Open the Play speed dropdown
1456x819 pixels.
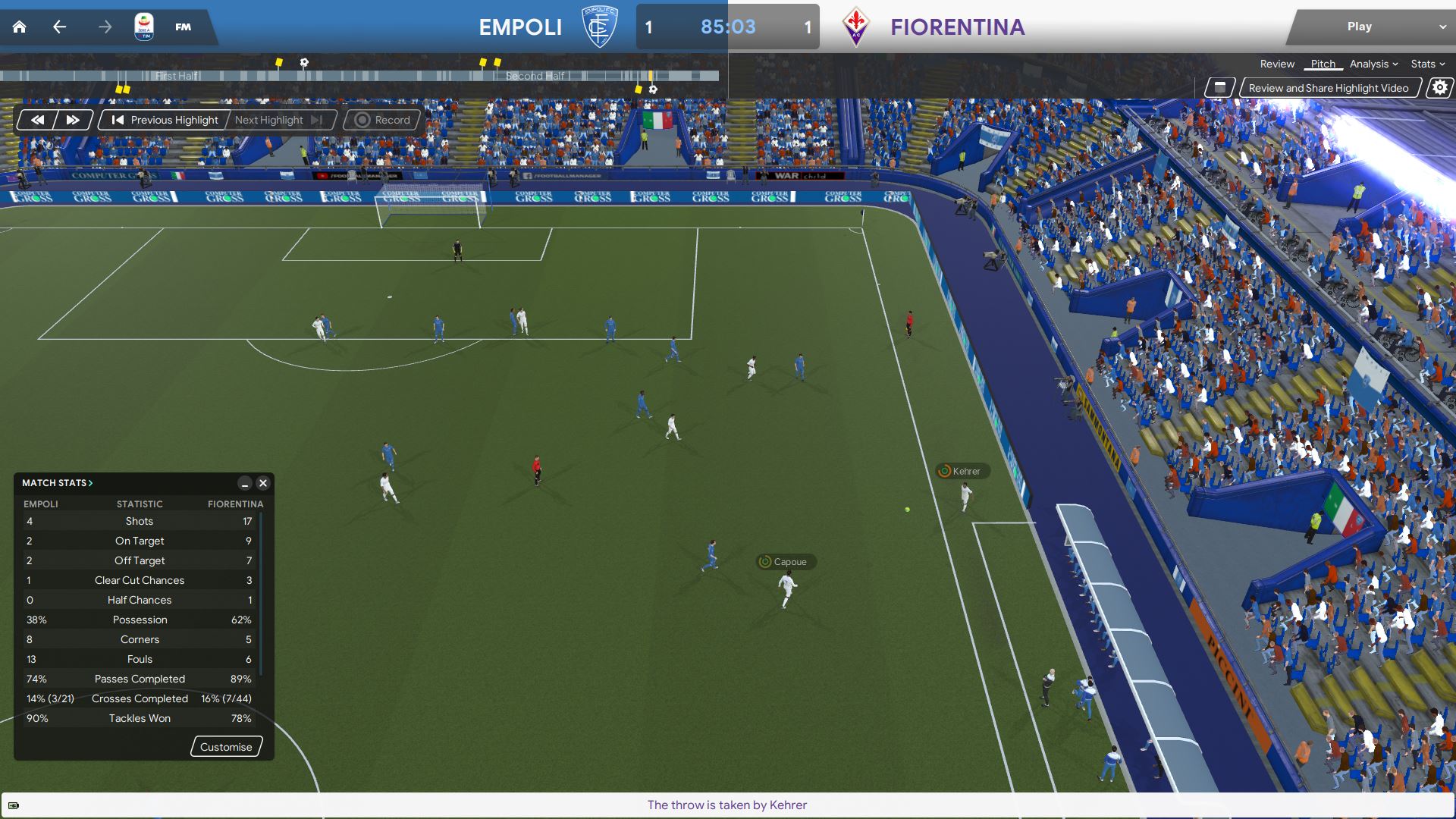coord(1442,27)
